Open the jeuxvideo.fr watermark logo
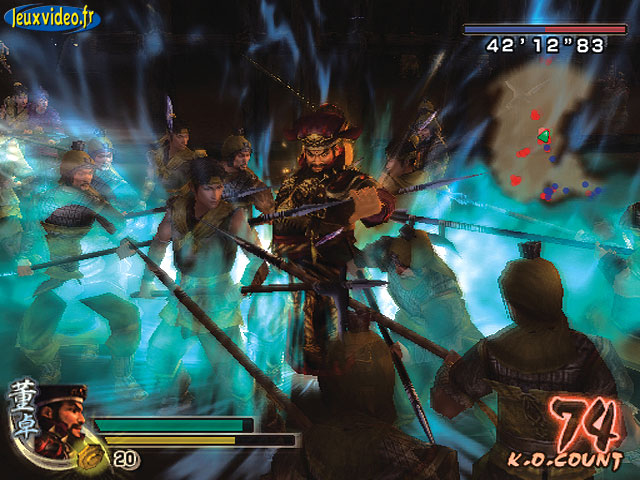The width and height of the screenshot is (640, 480). coord(50,18)
